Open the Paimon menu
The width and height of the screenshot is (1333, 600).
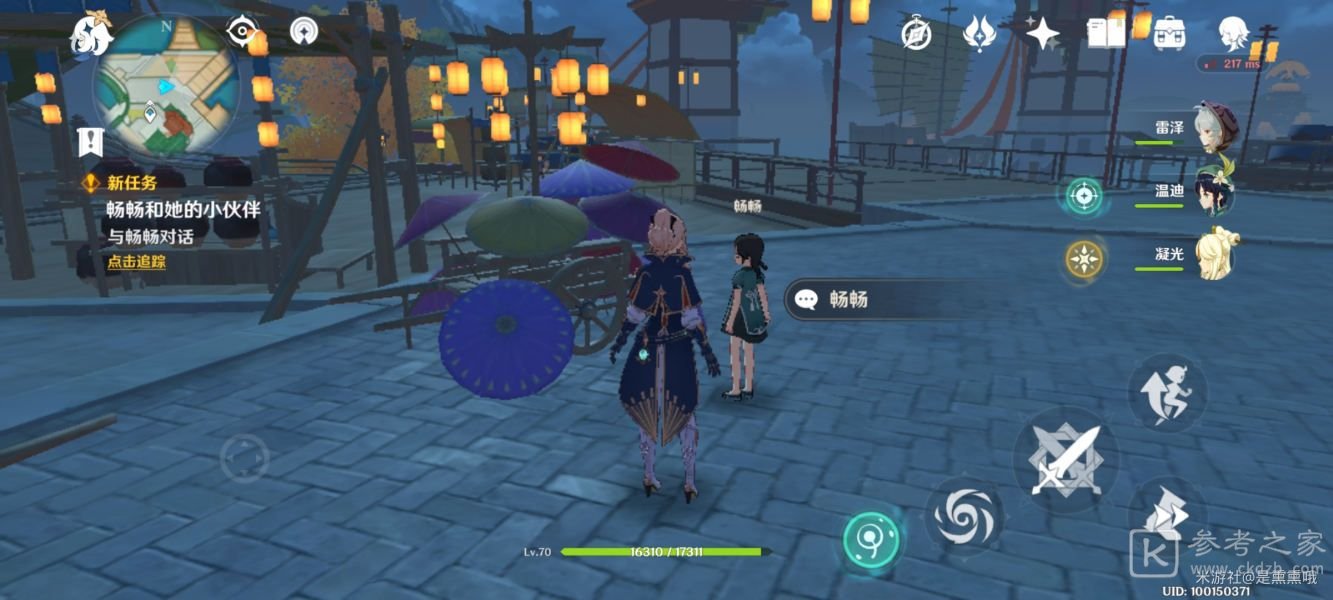coord(90,35)
